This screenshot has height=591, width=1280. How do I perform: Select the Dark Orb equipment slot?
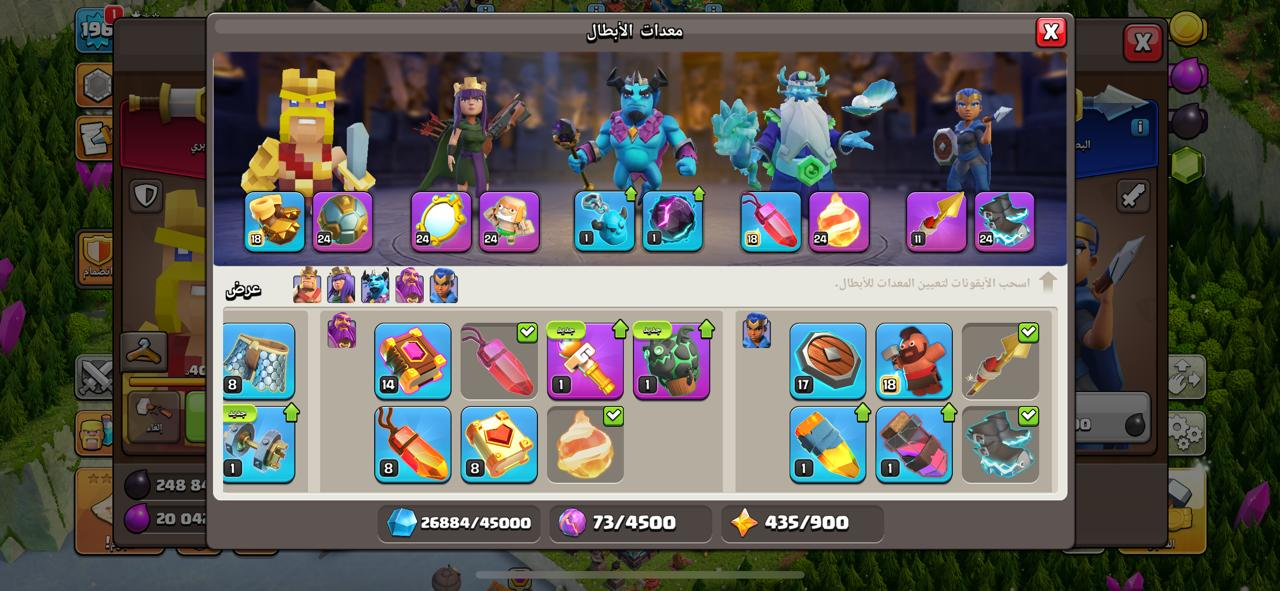pyautogui.click(x=672, y=221)
